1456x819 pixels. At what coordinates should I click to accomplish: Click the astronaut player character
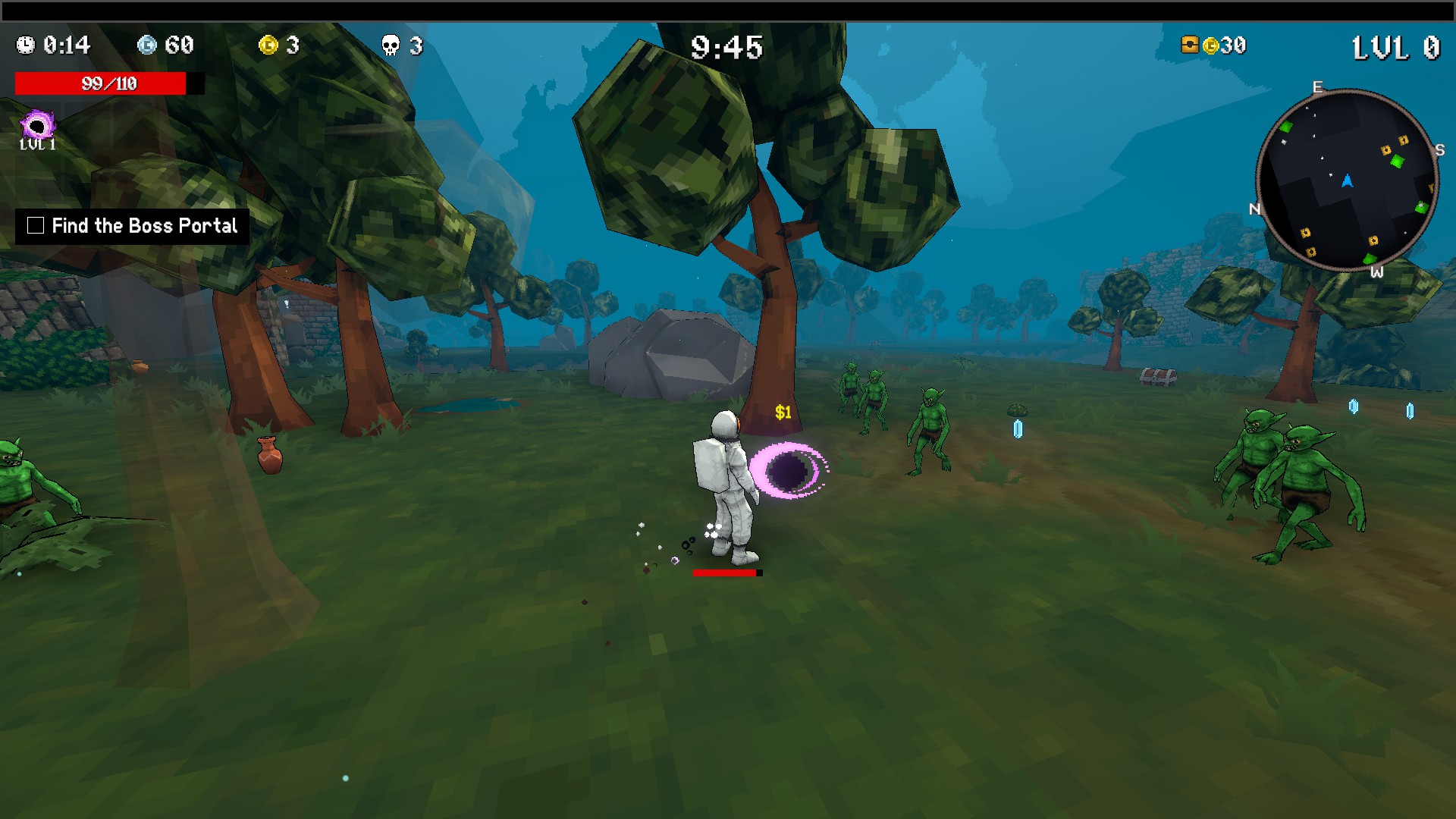[x=726, y=485]
